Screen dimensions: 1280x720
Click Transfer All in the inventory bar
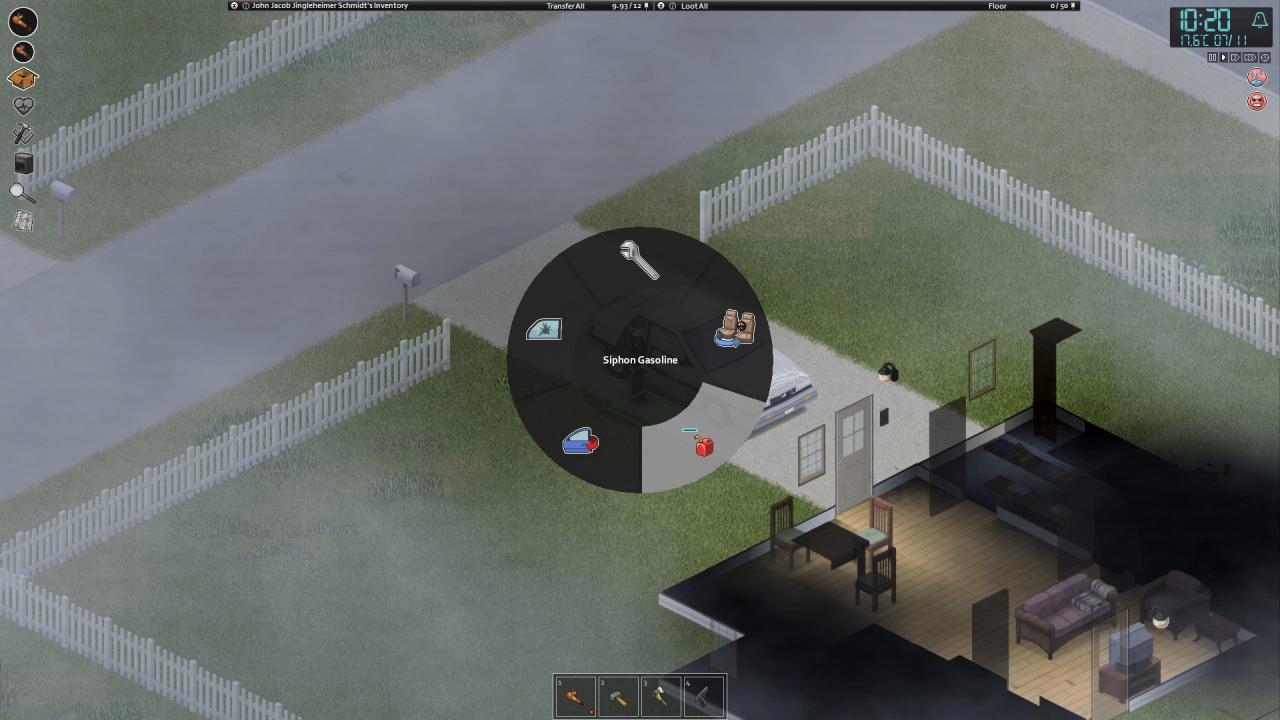pos(565,6)
